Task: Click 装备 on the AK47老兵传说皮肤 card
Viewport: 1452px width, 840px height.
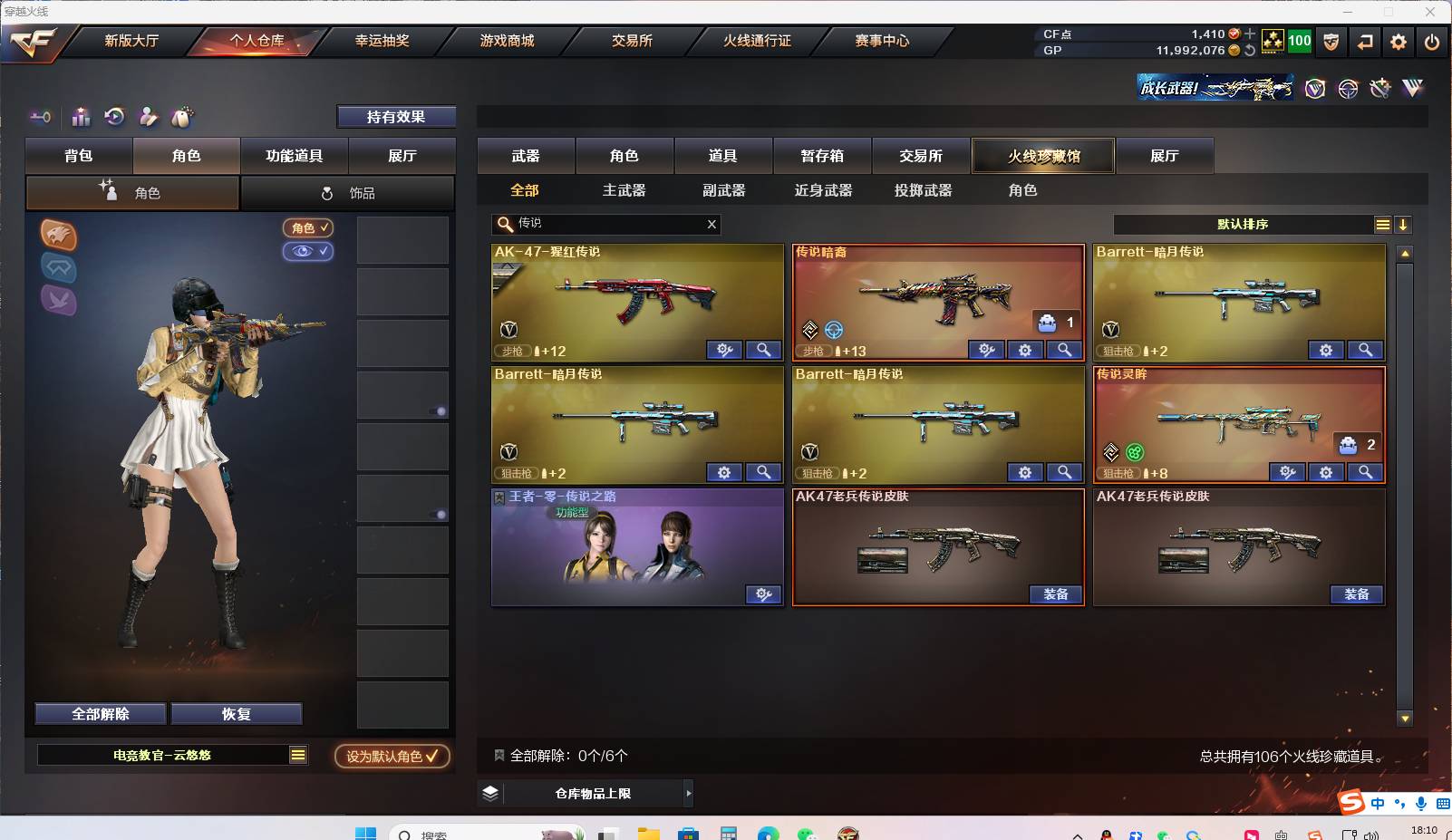Action: (x=1055, y=594)
